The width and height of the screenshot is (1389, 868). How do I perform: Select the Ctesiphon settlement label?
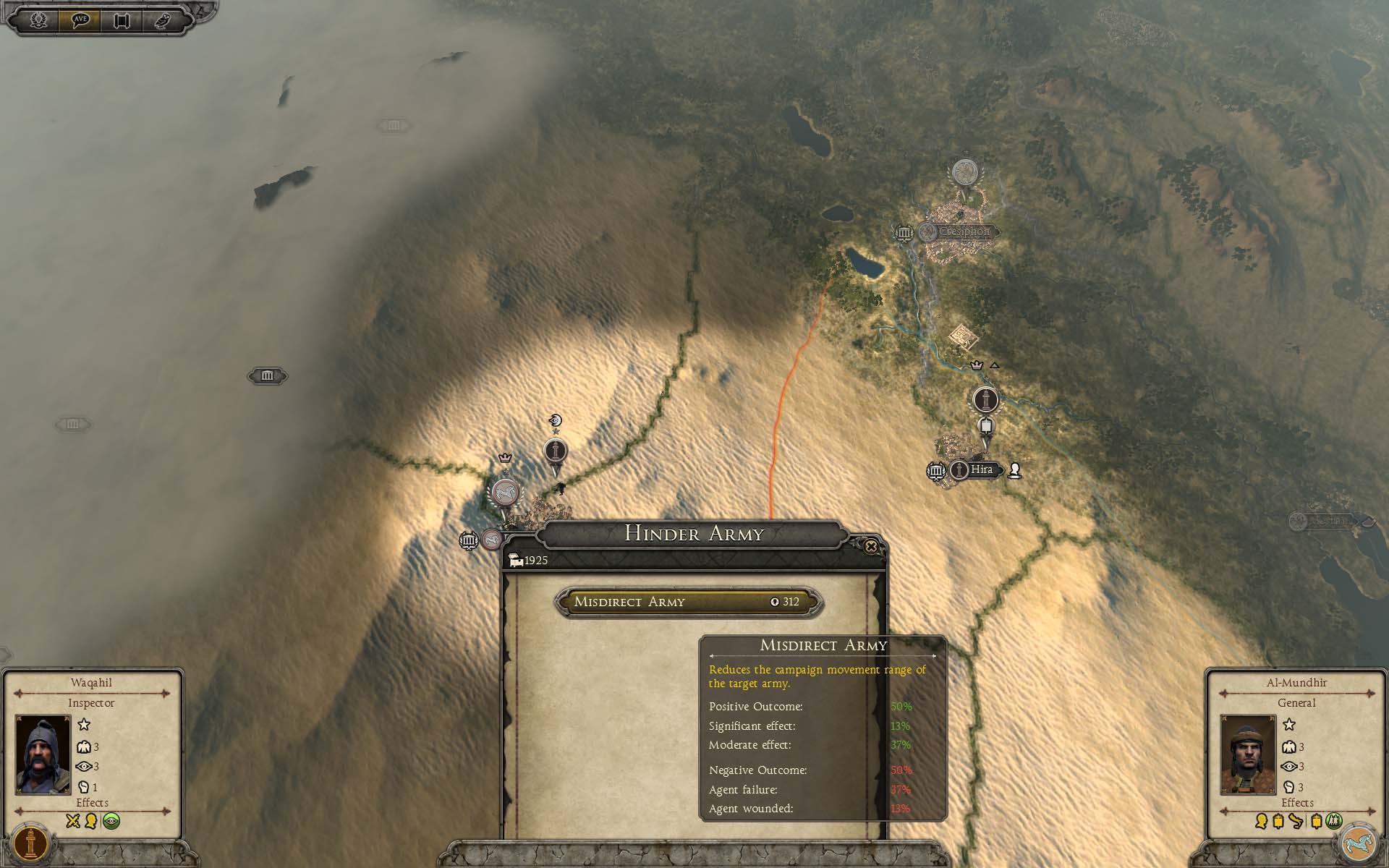coord(964,232)
